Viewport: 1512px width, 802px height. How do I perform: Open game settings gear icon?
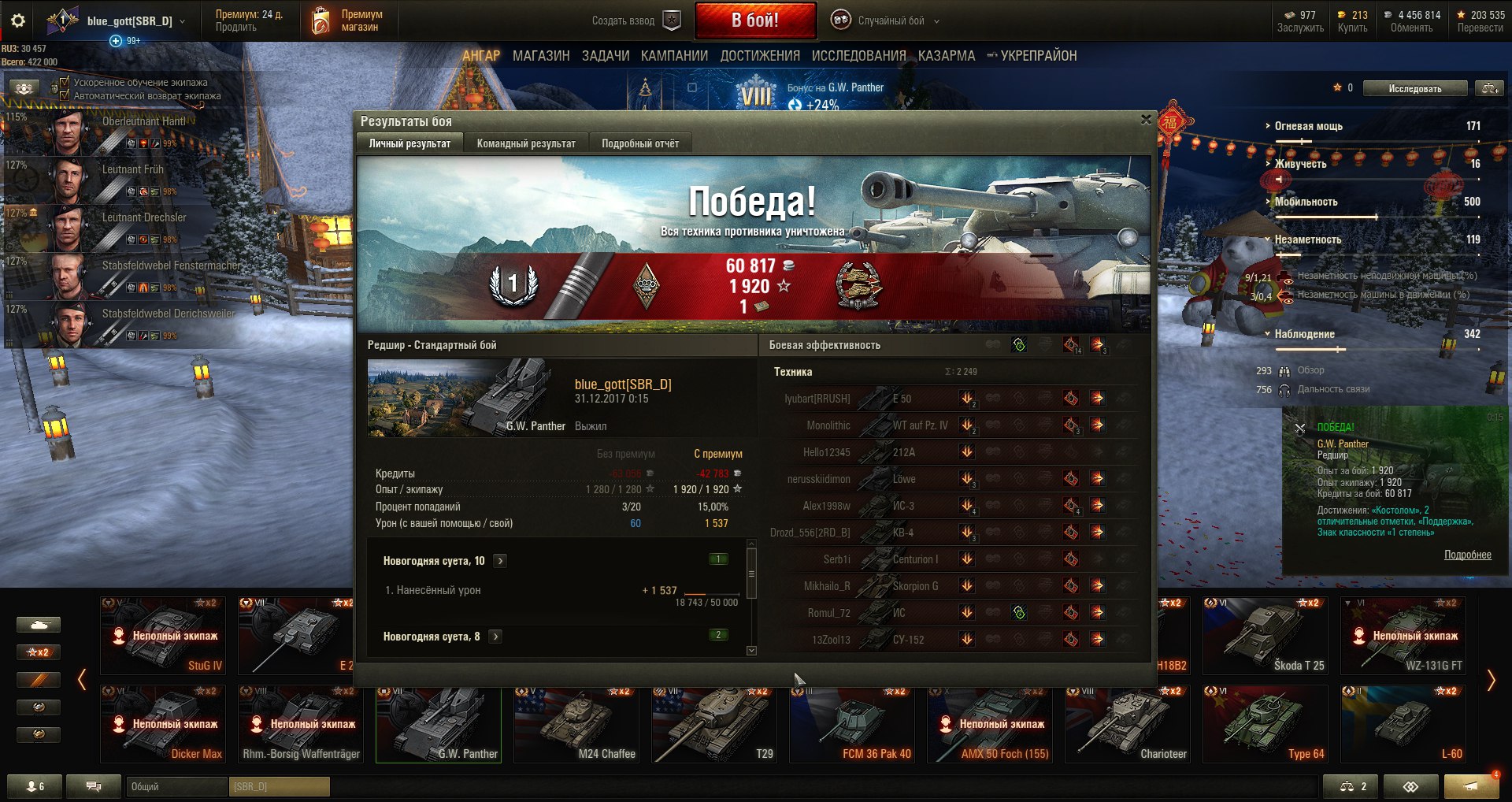17,21
